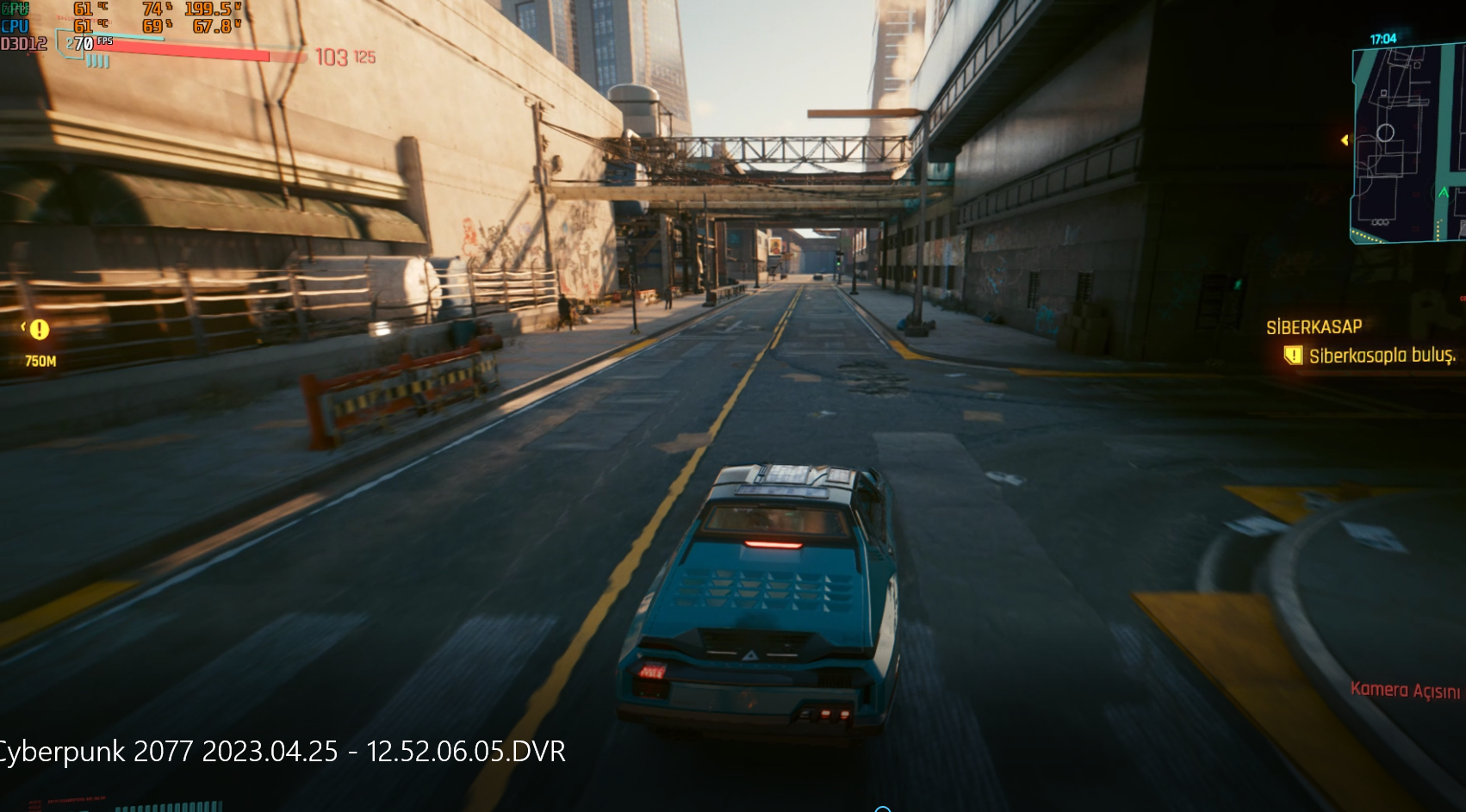Click the Kamera Açısı label

[x=1405, y=691]
